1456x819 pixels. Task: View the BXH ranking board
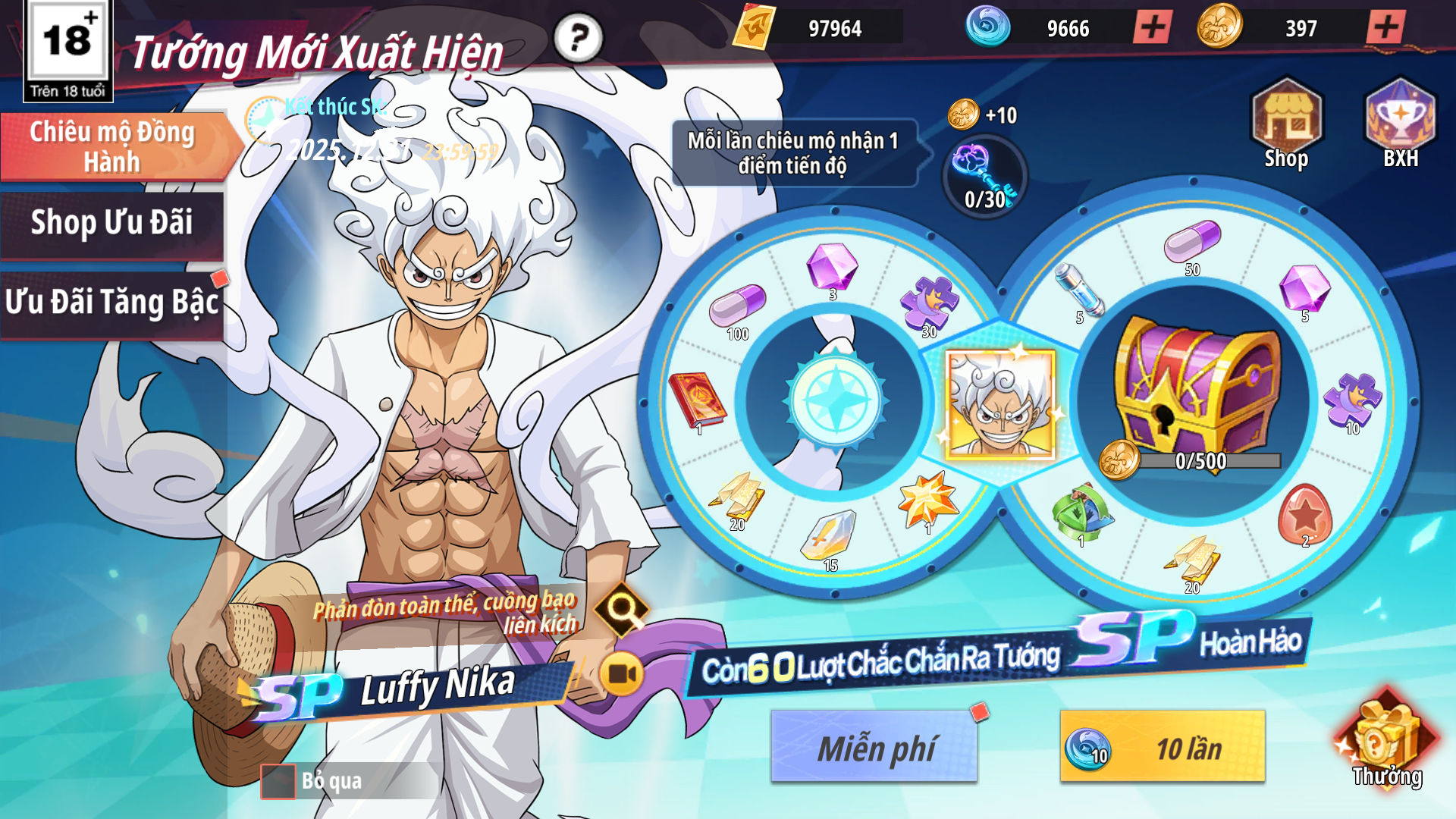click(1400, 124)
